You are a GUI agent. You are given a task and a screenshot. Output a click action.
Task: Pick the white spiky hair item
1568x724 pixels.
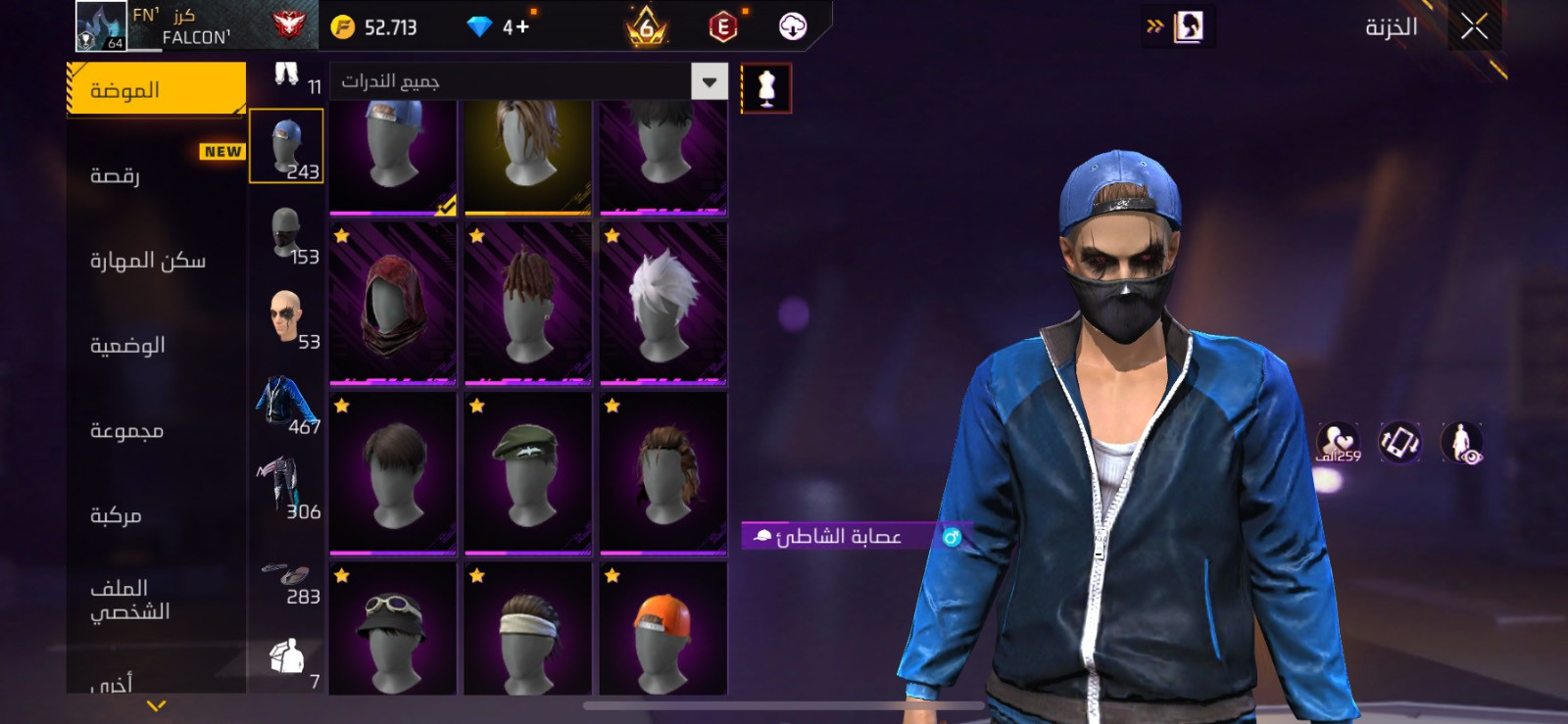click(x=663, y=302)
